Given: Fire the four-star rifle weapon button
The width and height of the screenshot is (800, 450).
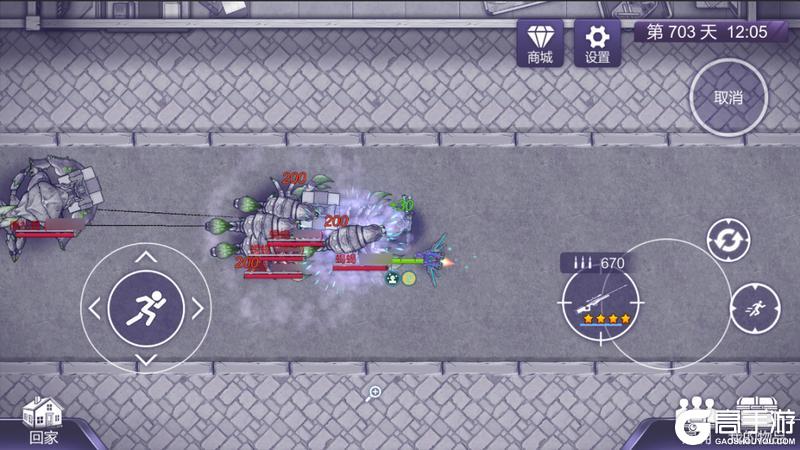Looking at the screenshot, I should coord(600,300).
